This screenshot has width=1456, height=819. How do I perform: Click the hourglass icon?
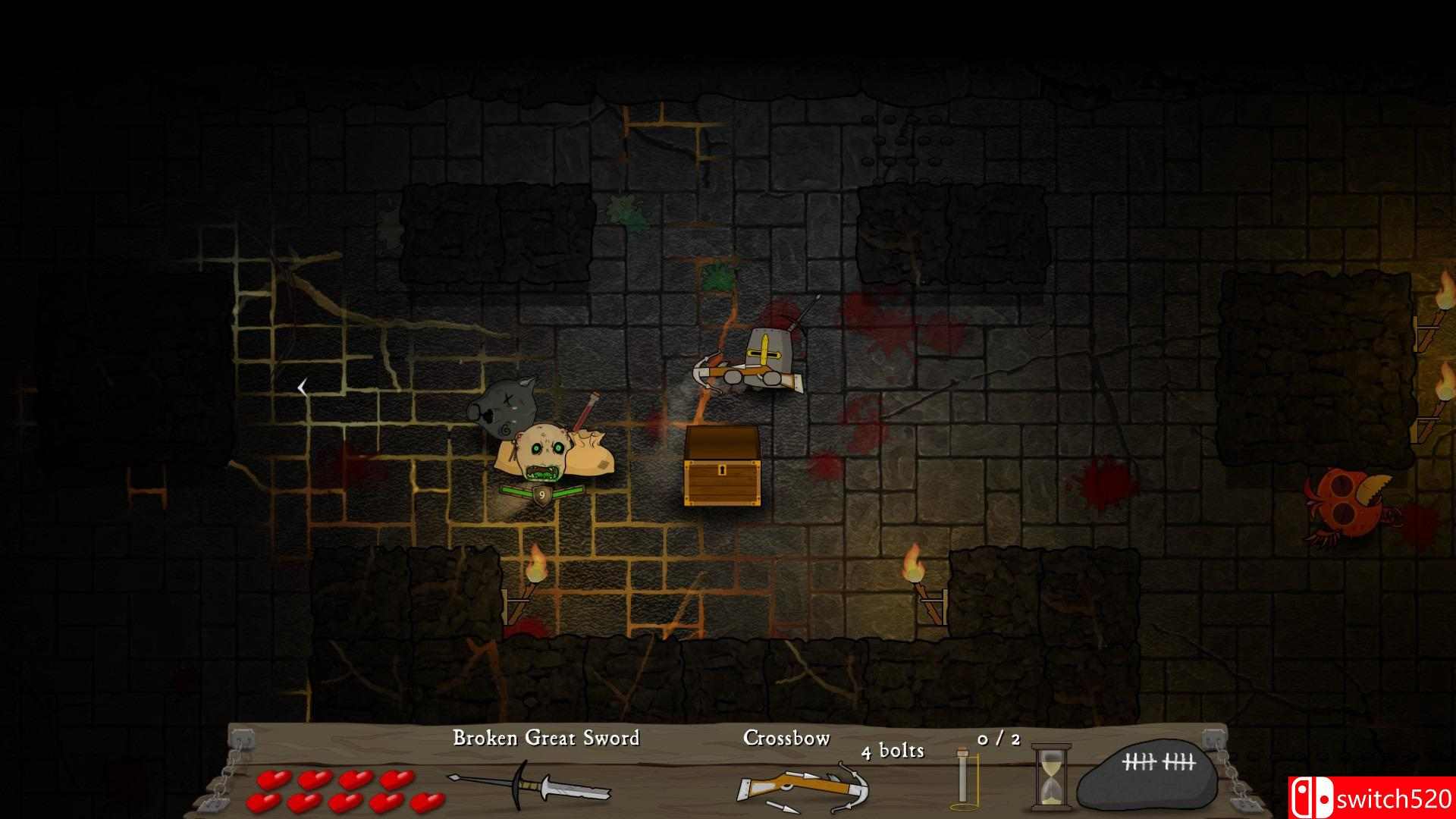pos(1051,775)
